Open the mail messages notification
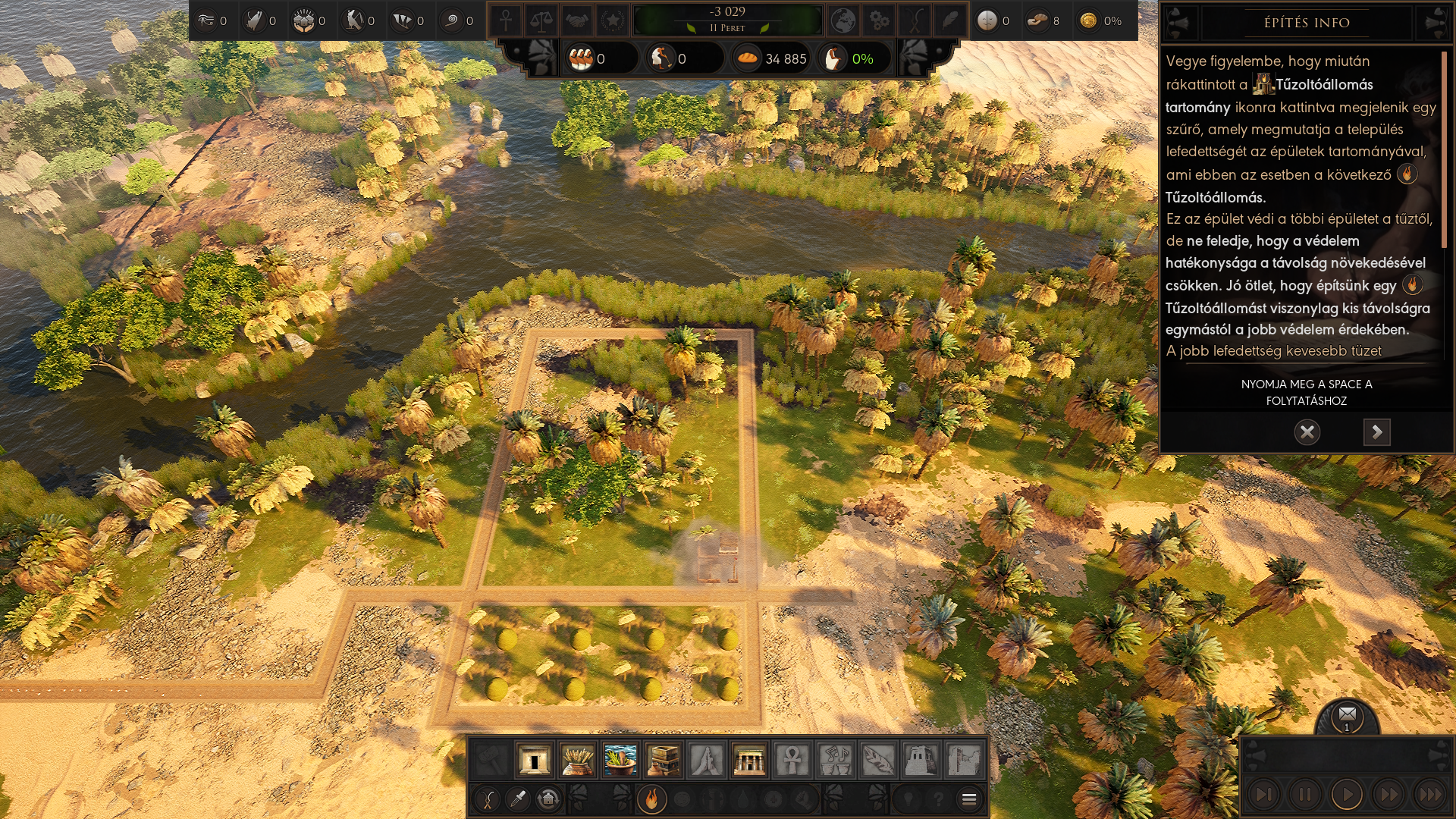The height and width of the screenshot is (819, 1456). click(x=1347, y=715)
